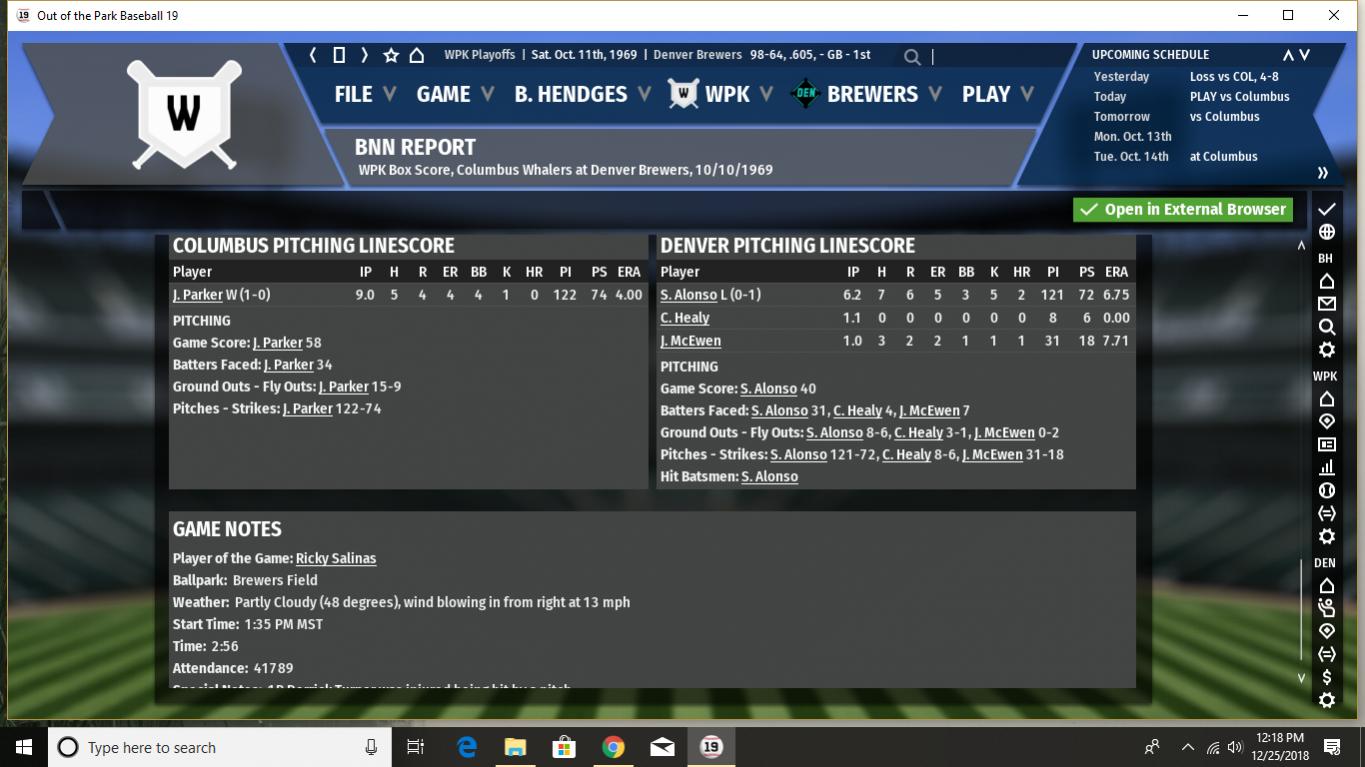Expand the upcoming schedule double arrow

pyautogui.click(x=1322, y=172)
